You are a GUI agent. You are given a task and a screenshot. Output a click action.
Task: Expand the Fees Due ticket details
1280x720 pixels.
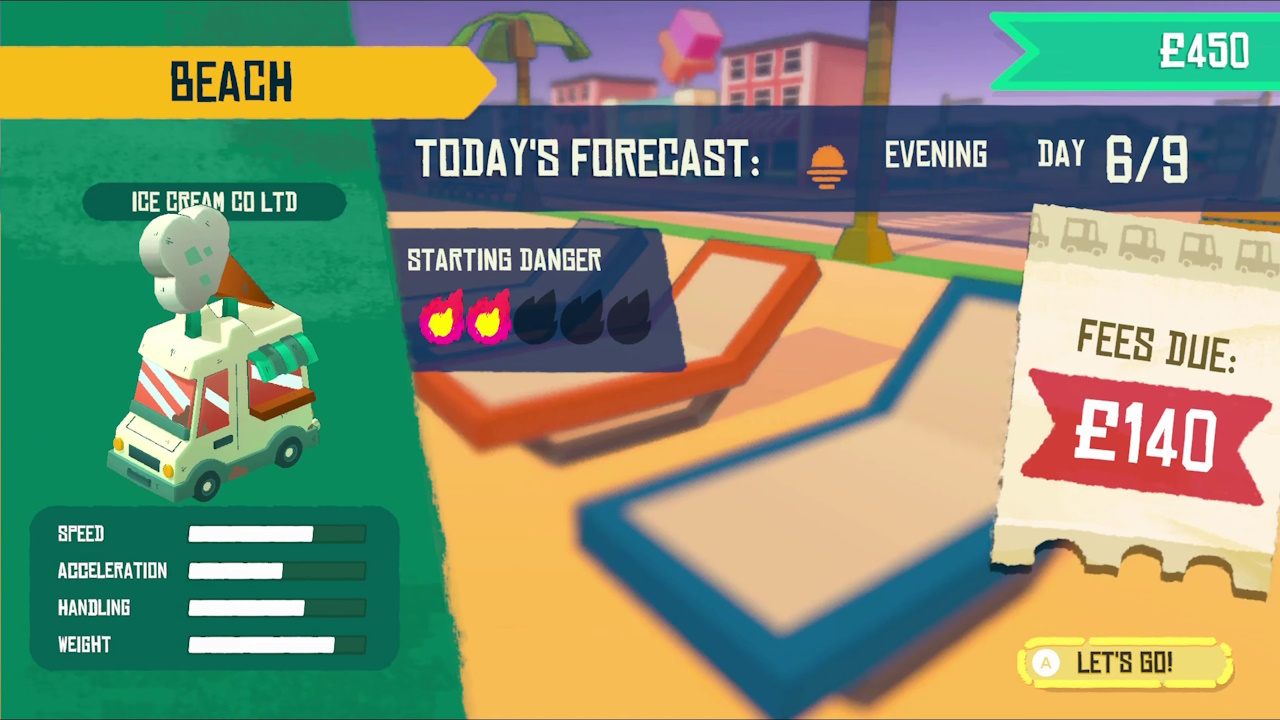[1156, 342]
